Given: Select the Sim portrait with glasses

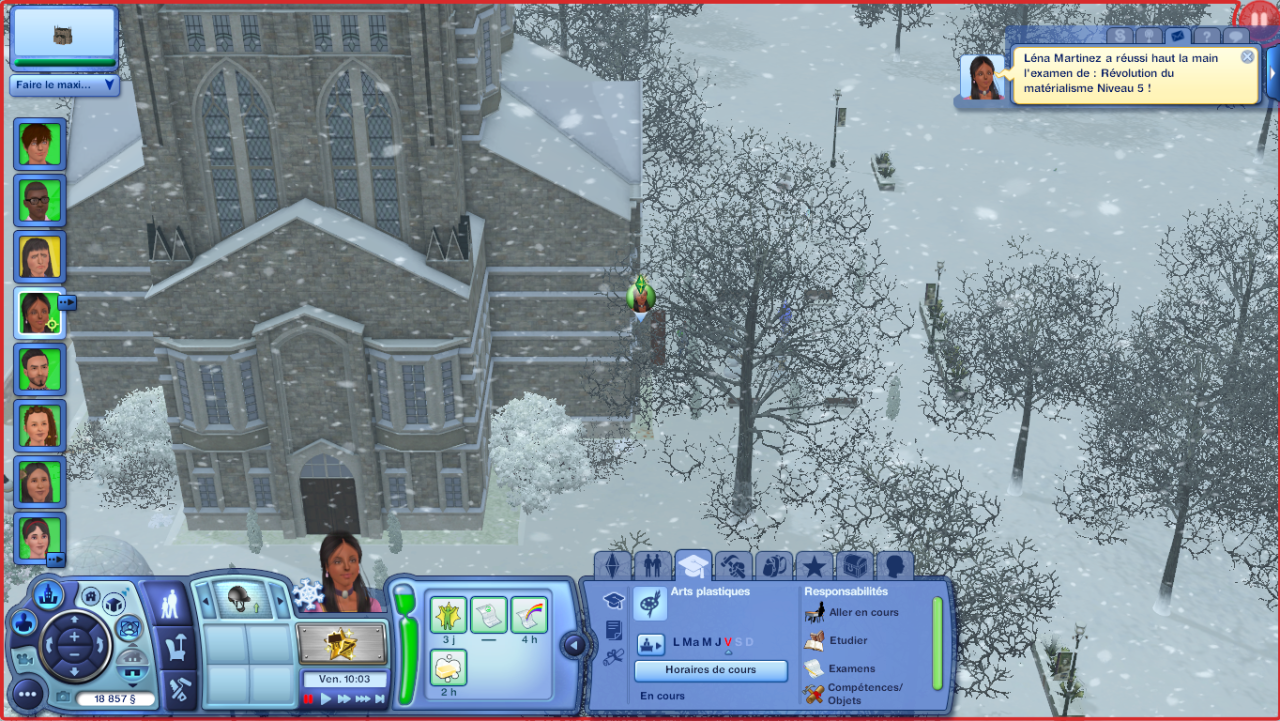Looking at the screenshot, I should coord(40,200).
